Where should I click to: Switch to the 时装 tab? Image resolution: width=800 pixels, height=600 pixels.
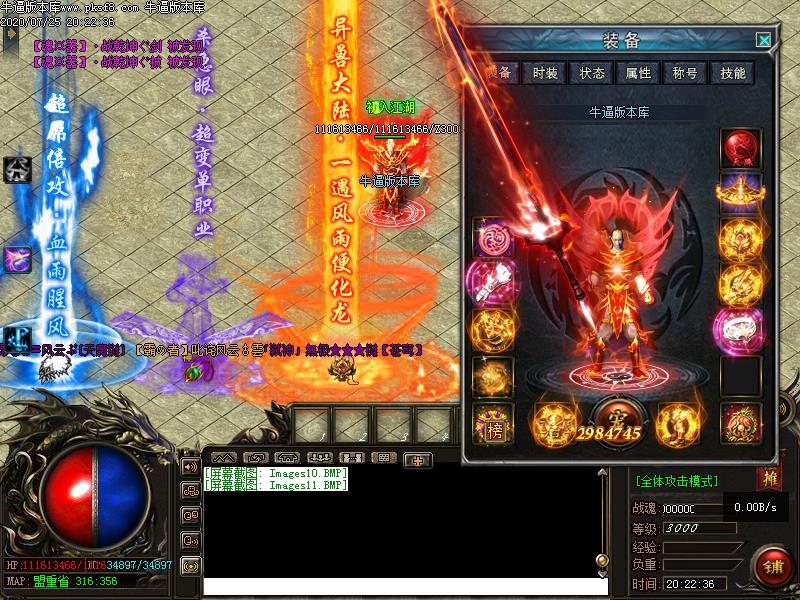(x=545, y=73)
